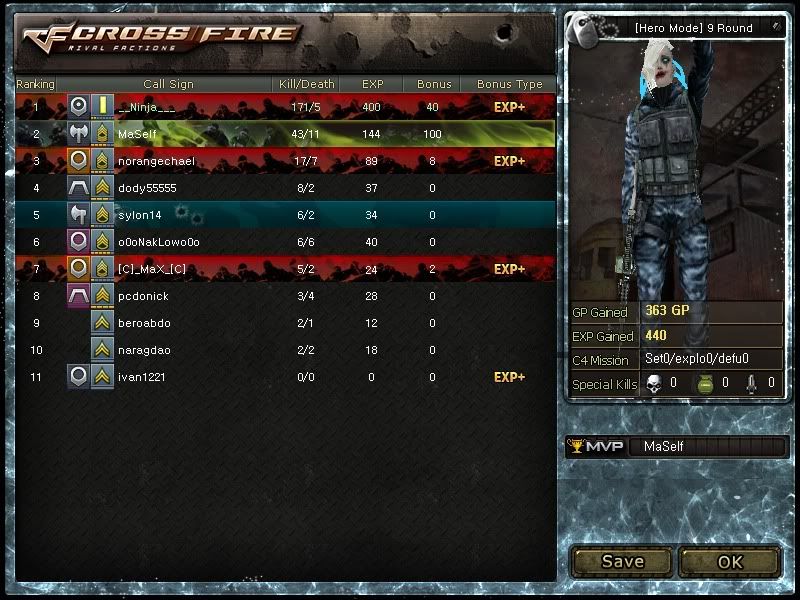This screenshot has width=800, height=600.
Task: Select the __Ninja__ player row
Action: click(x=285, y=107)
